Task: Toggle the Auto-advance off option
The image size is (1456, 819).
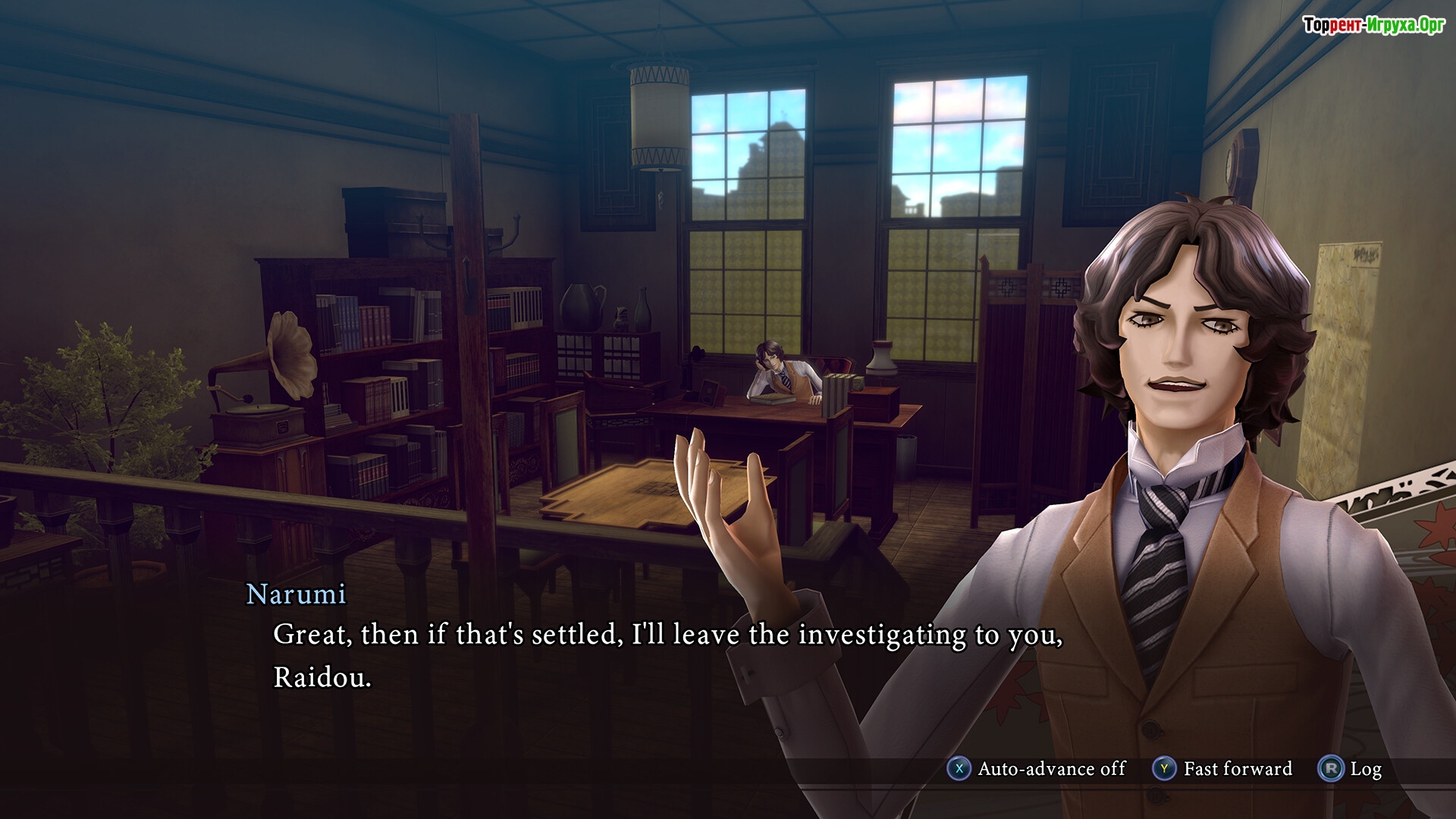Action: 1036,769
